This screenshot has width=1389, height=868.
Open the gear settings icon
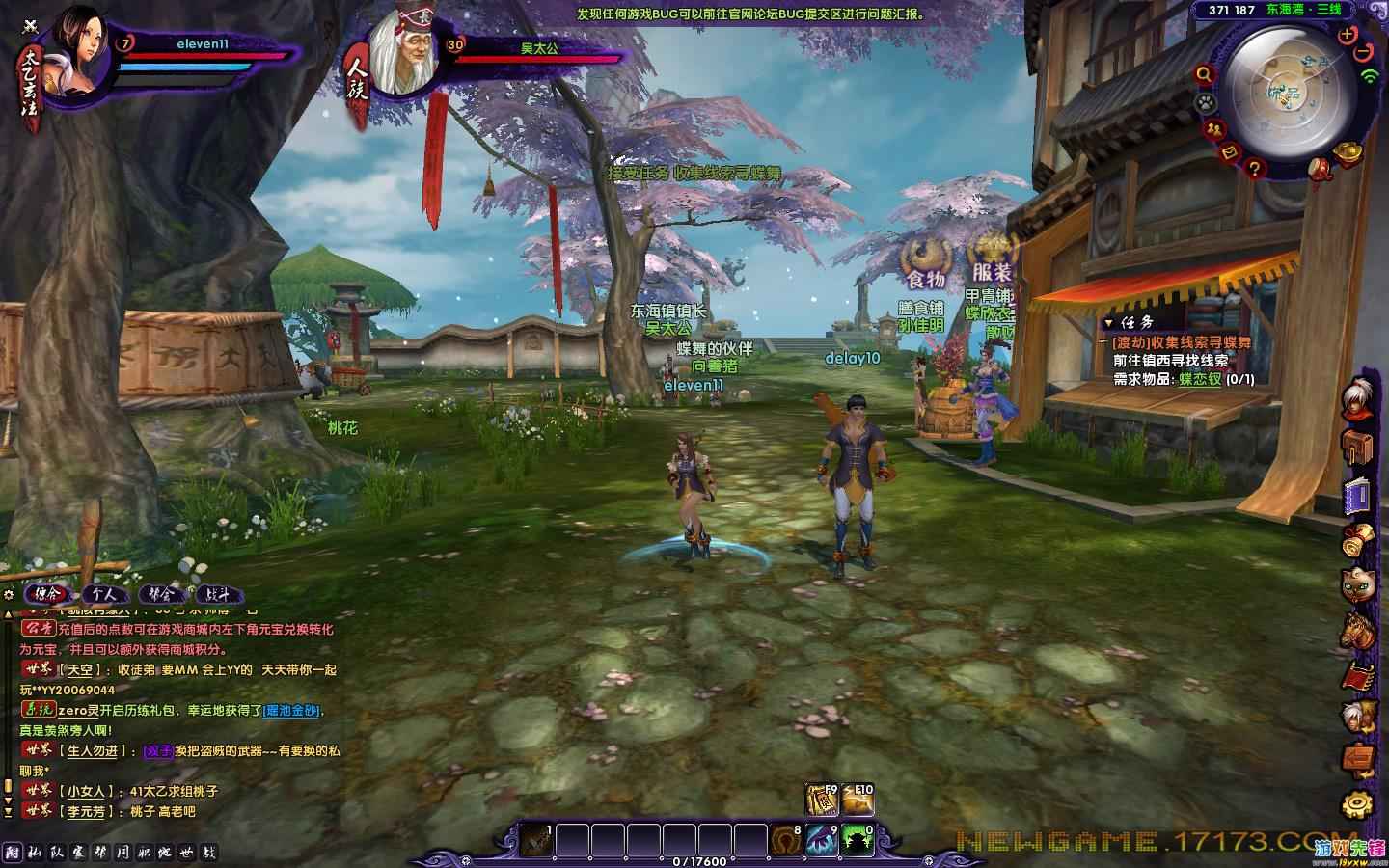pyautogui.click(x=1357, y=803)
